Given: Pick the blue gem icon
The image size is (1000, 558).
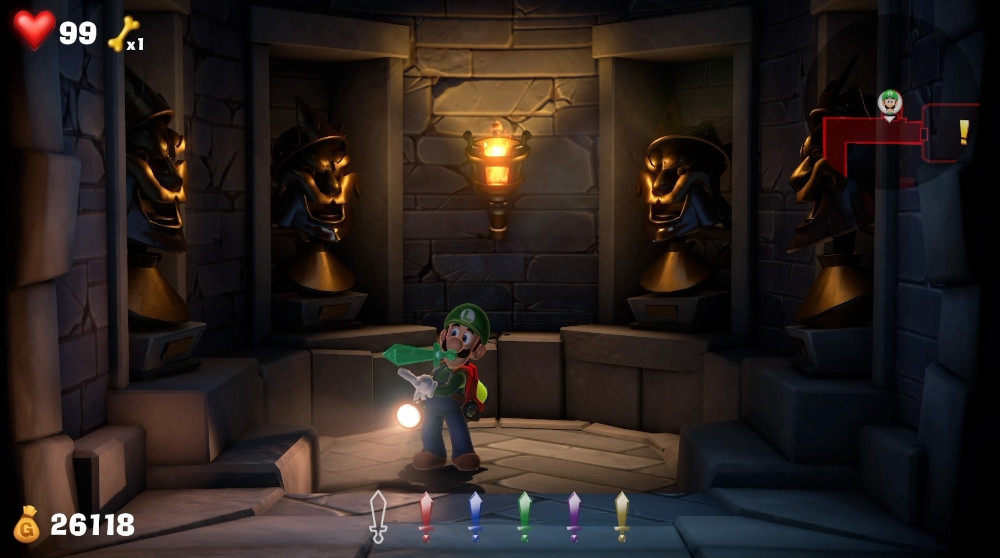Looking at the screenshot, I should pos(475,516).
